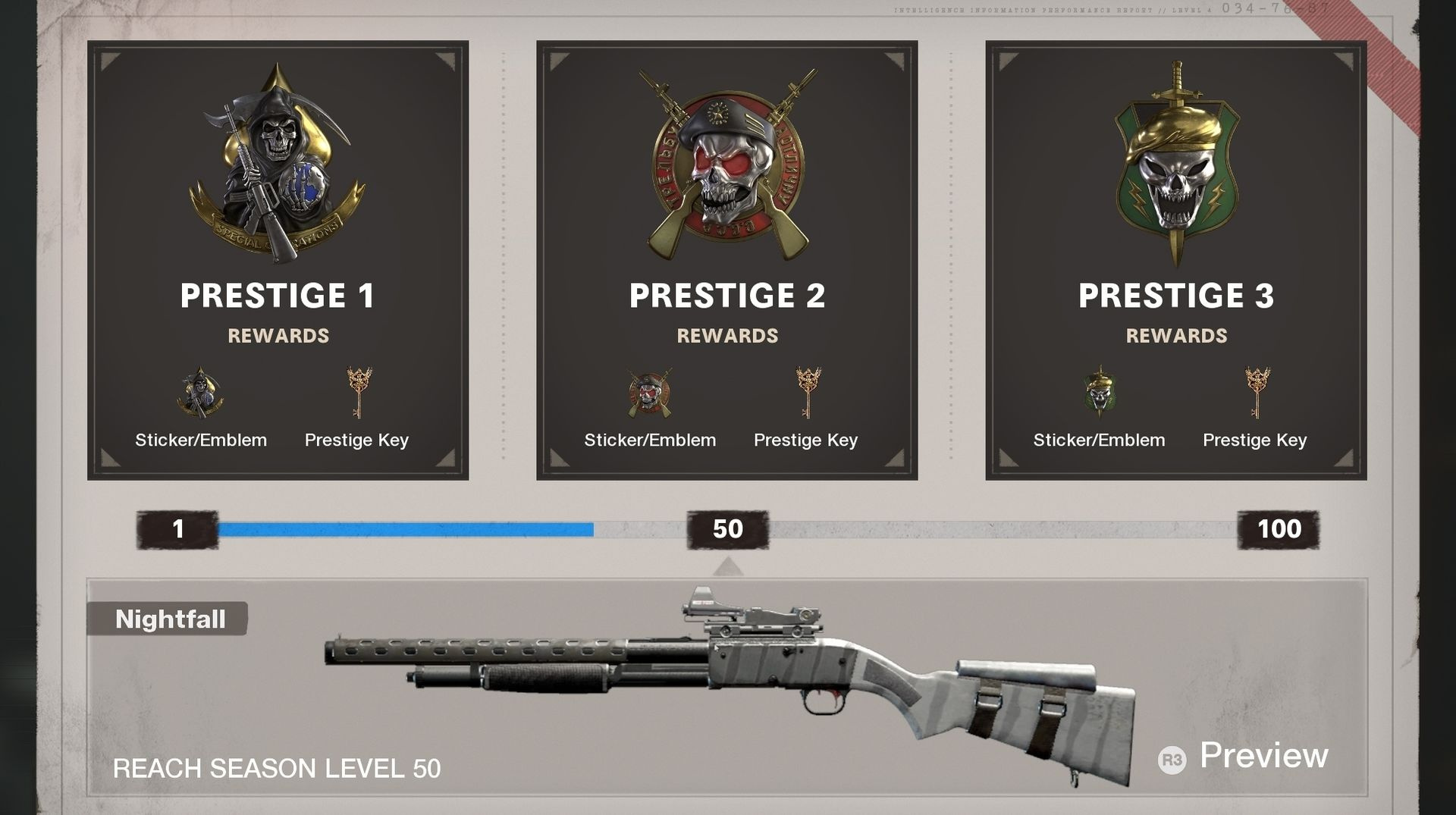Inspect the Prestige 1 Prestige Key icon

coord(357,393)
